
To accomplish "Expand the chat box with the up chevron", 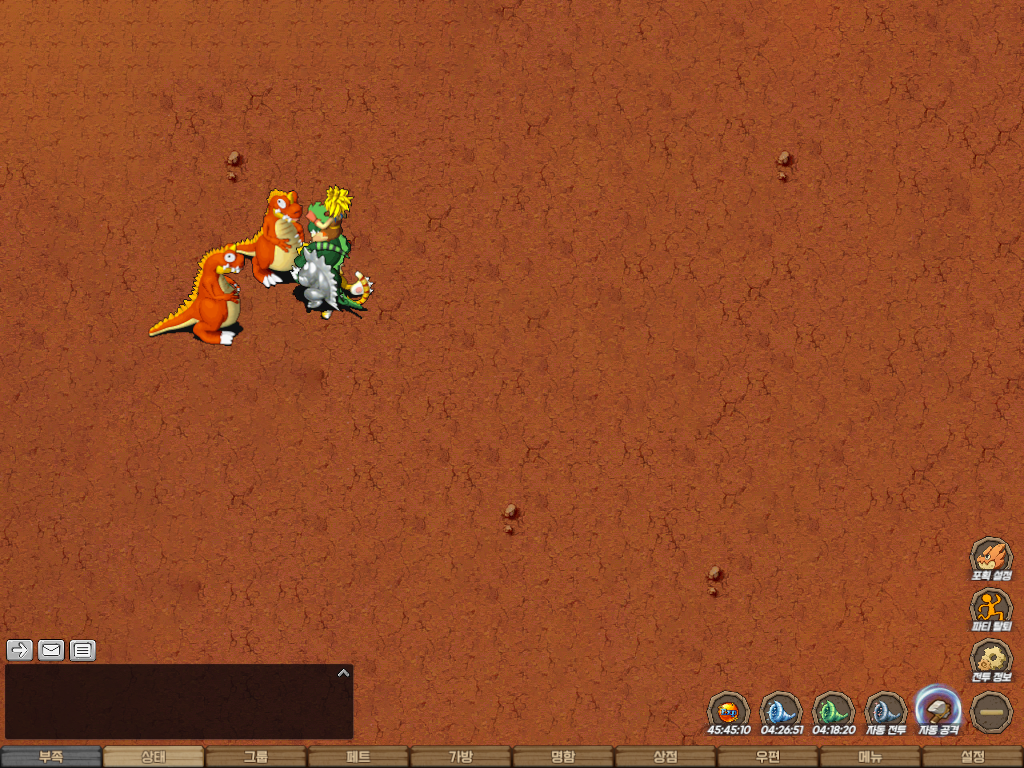I will click(343, 673).
